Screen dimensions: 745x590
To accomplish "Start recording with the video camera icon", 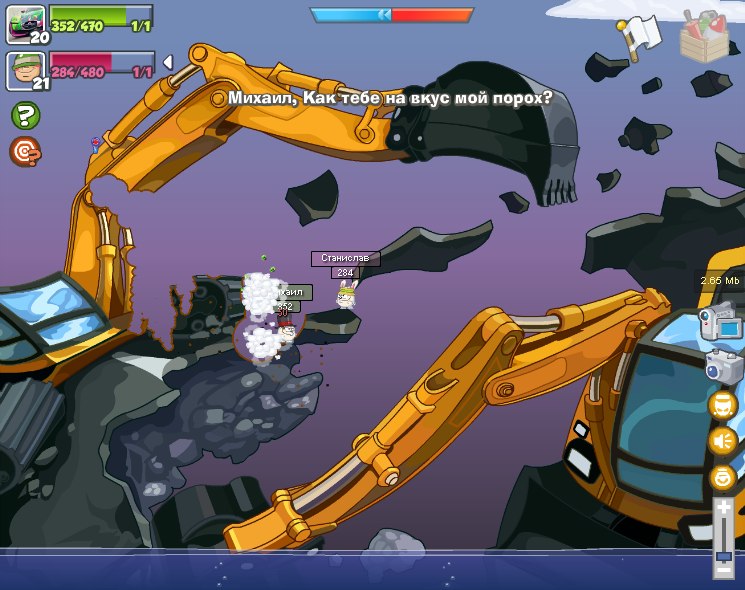I will point(719,322).
